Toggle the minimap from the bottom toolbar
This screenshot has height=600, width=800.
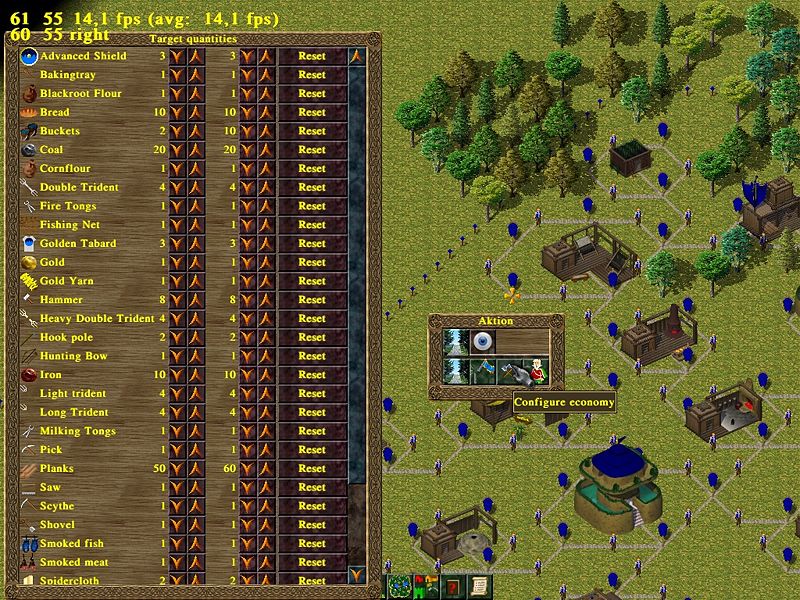click(402, 586)
